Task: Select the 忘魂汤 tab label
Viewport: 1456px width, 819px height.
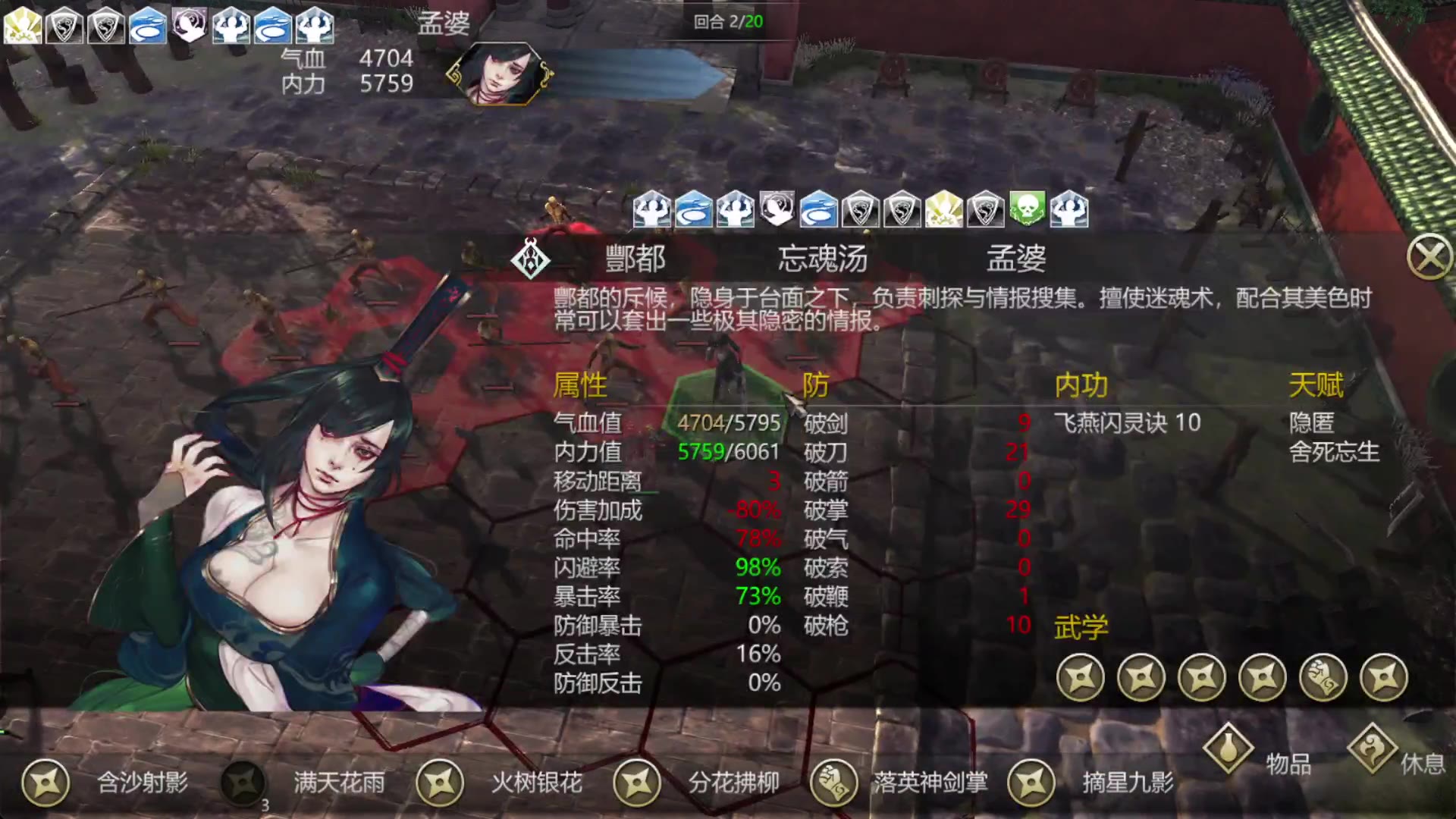Action: tap(823, 260)
